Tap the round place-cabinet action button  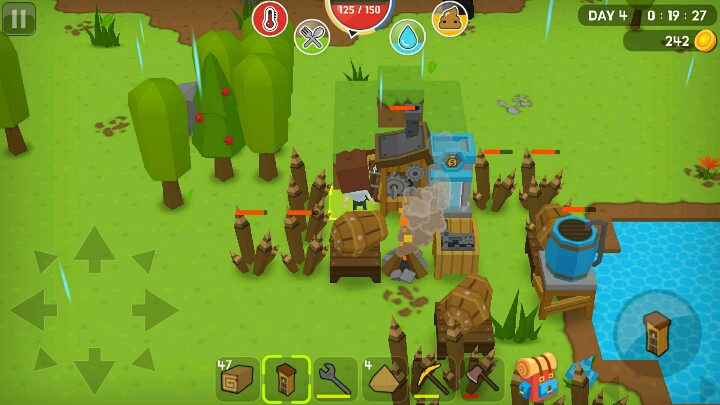pyautogui.click(x=657, y=333)
